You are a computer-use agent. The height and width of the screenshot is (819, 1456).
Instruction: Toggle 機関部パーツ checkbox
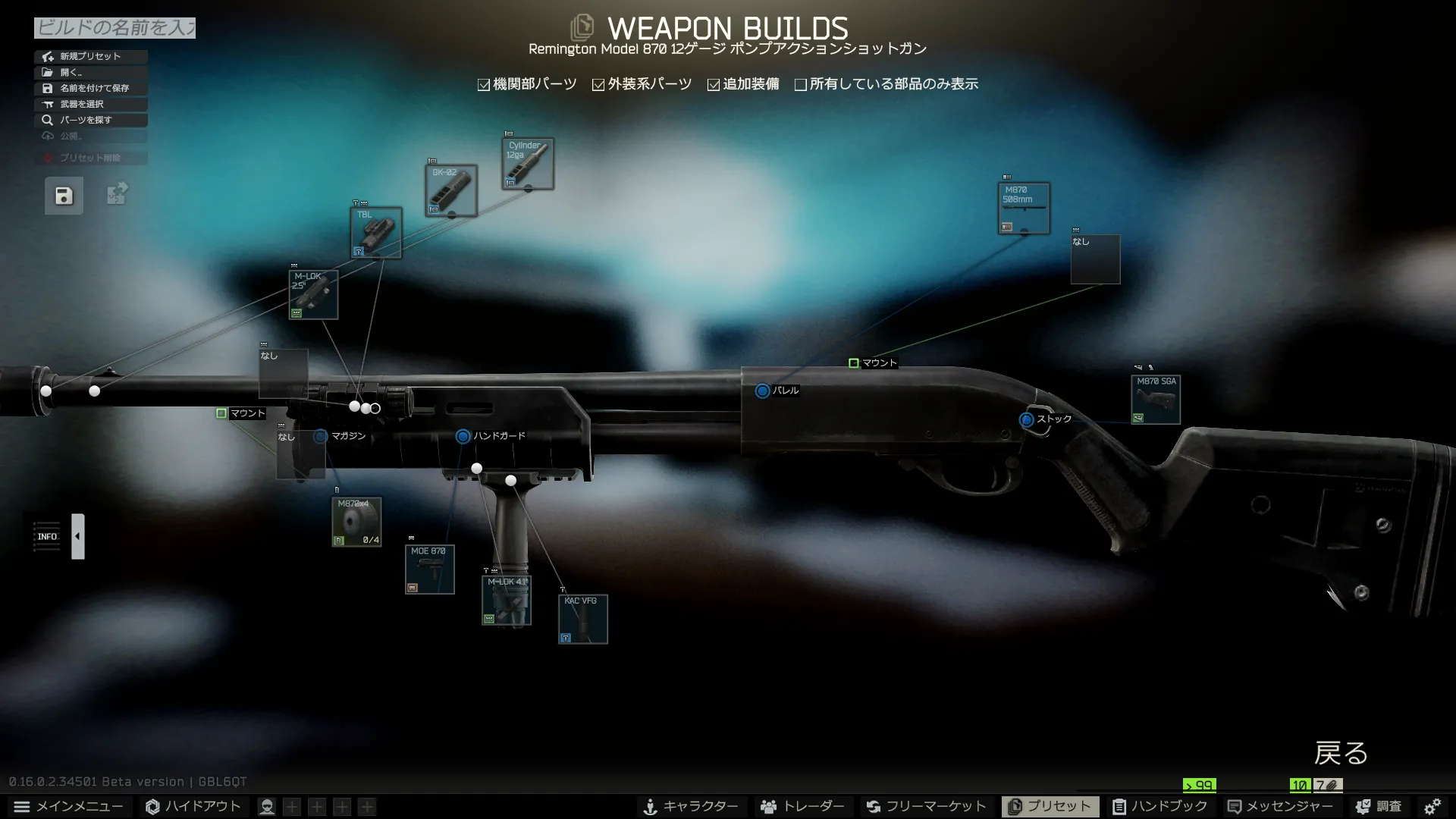click(484, 85)
